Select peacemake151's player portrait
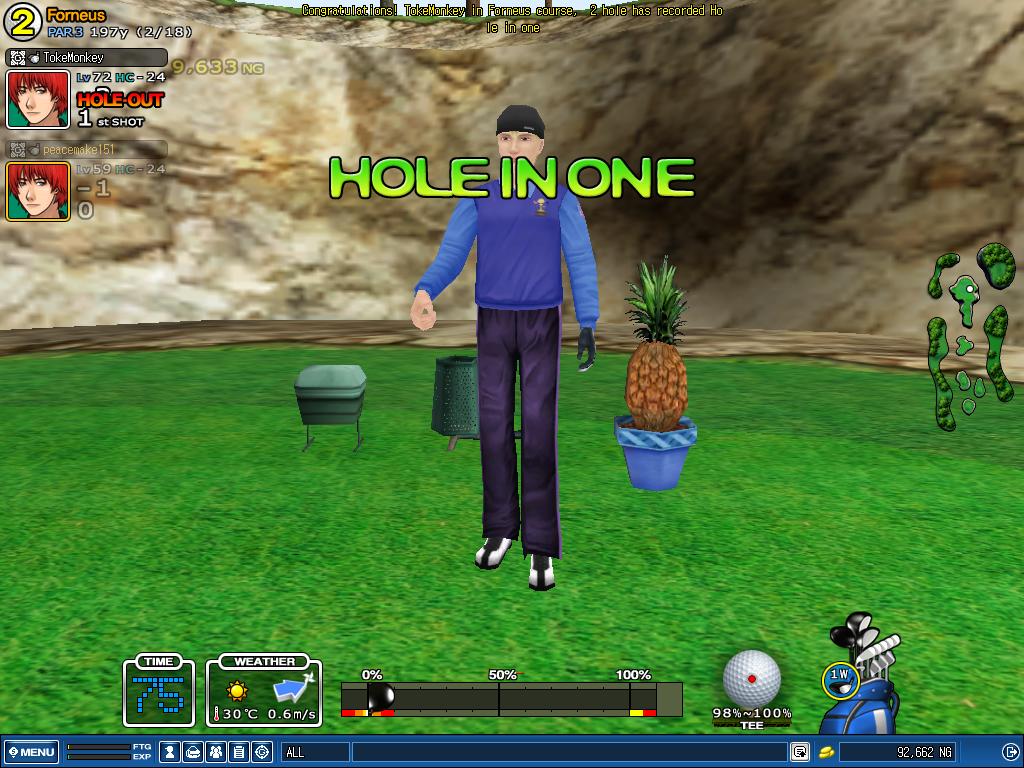The height and width of the screenshot is (768, 1024). point(38,191)
